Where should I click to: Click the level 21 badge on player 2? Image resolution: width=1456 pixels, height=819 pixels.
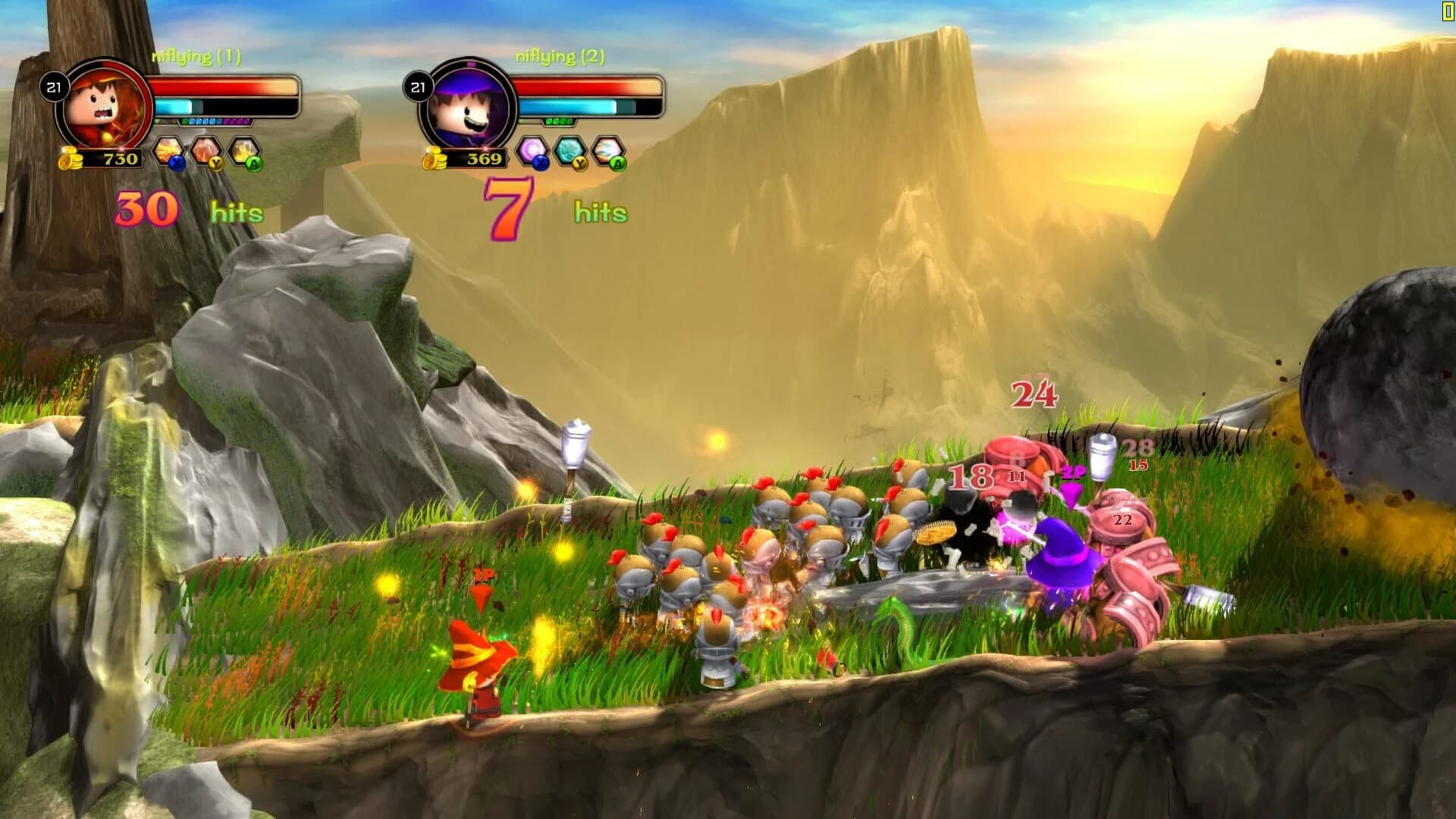coord(419,88)
